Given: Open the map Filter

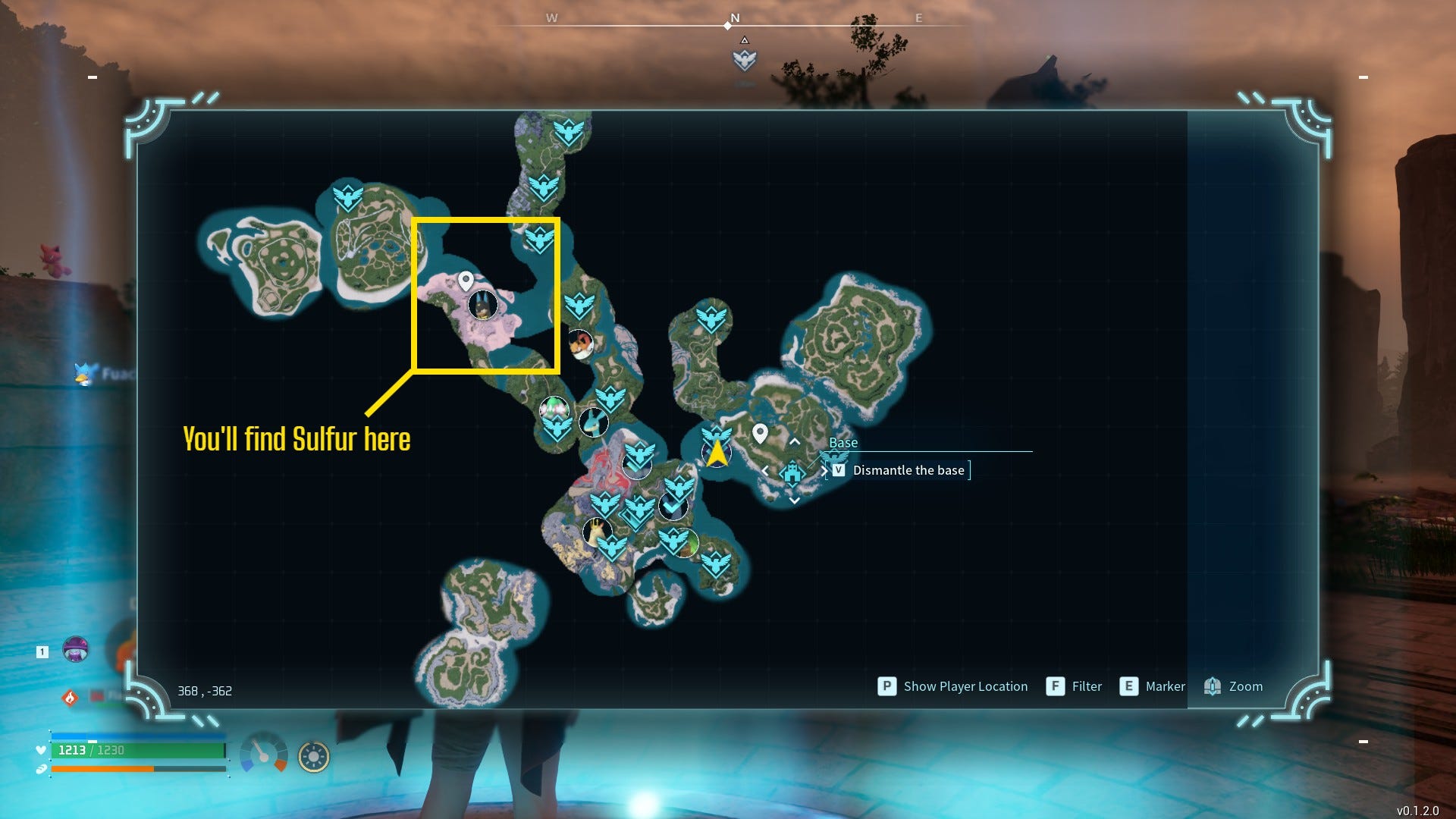Looking at the screenshot, I should point(1074,686).
